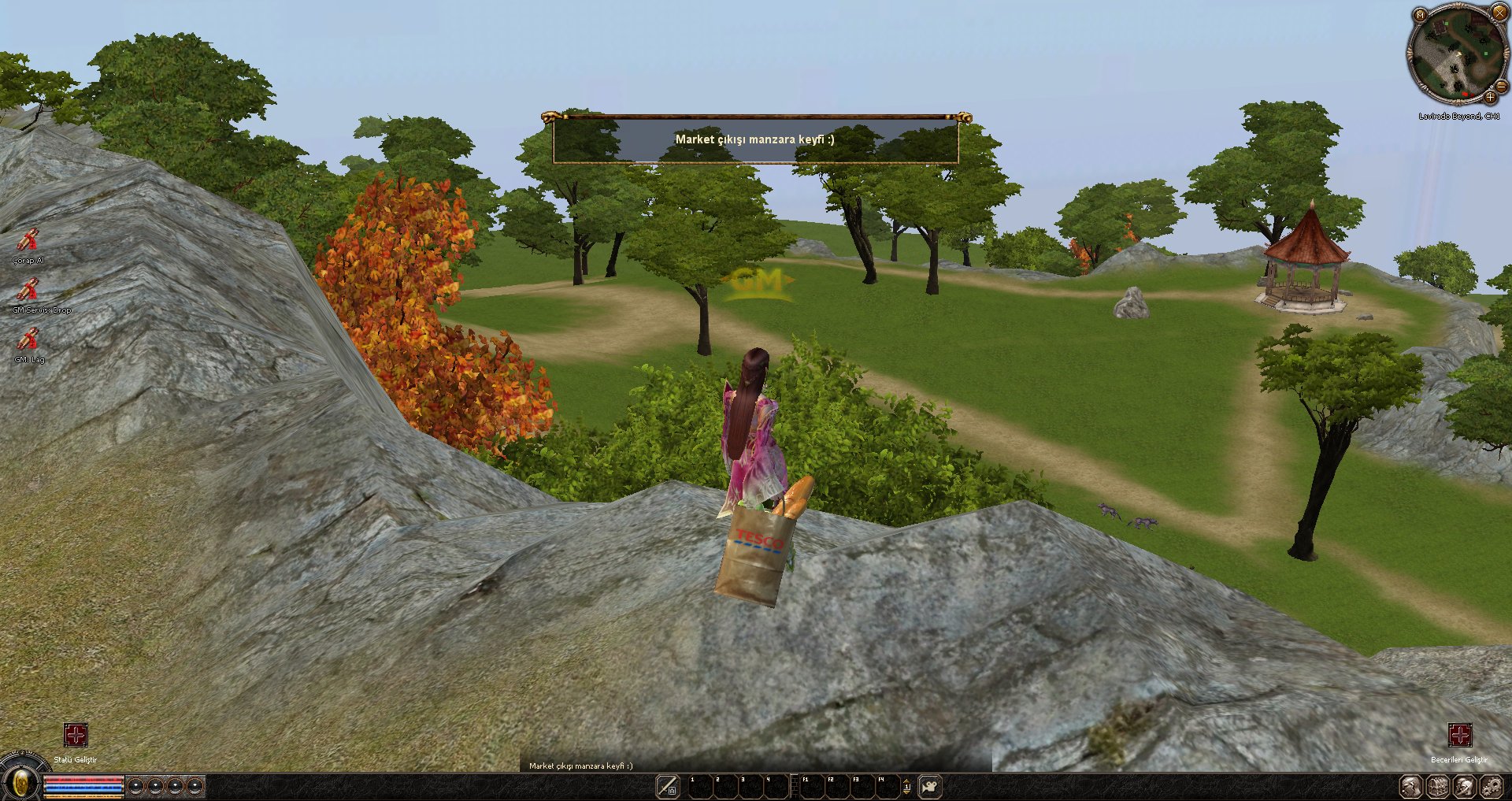Open the world map with minimap M button
The width and height of the screenshot is (1512, 801).
pos(1419,15)
